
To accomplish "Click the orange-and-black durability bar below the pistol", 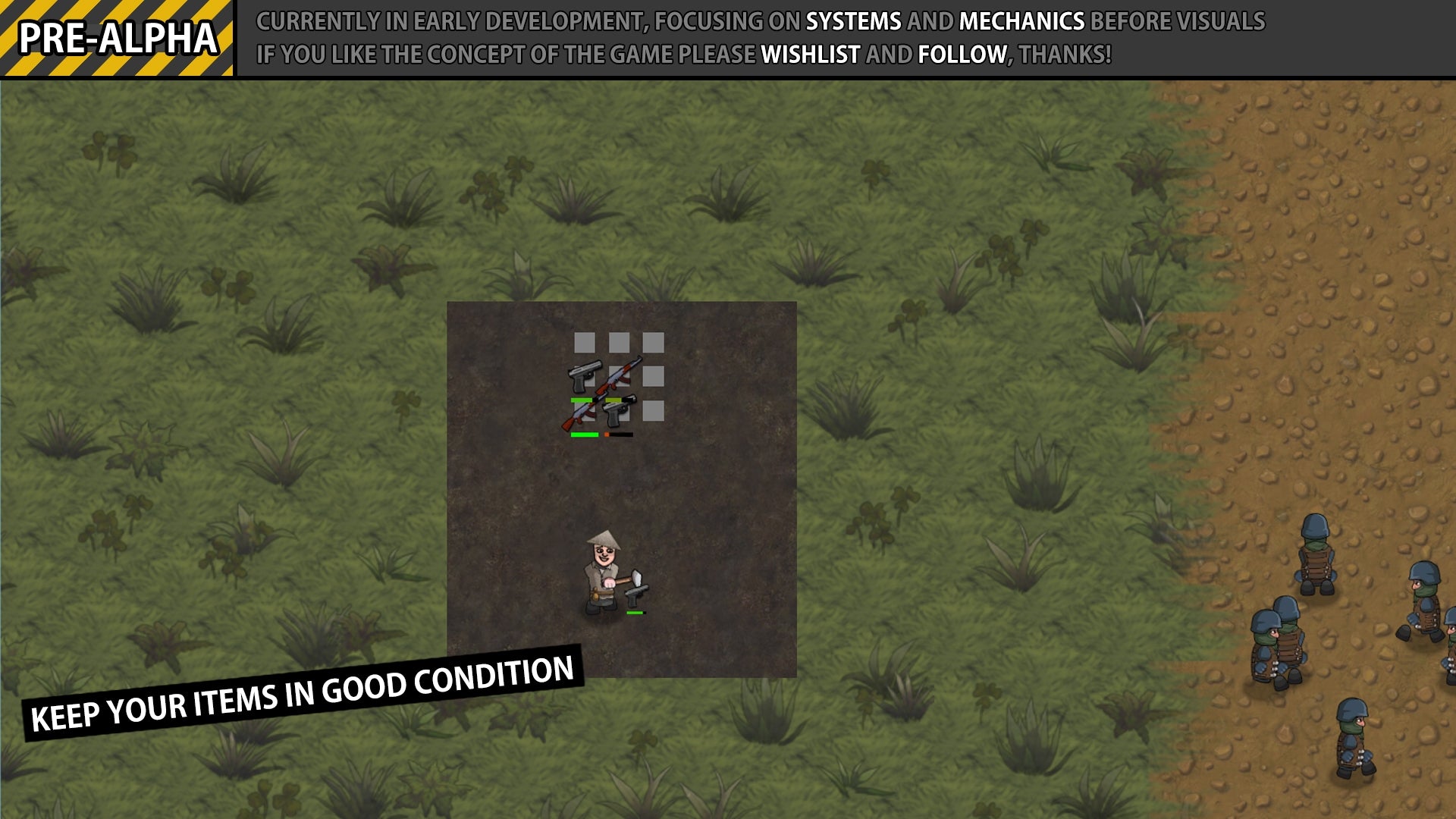I will (x=618, y=434).
